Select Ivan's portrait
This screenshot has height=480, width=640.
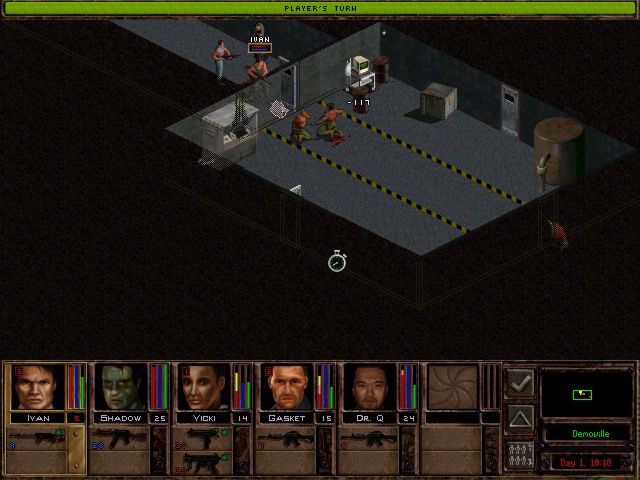(x=37, y=387)
